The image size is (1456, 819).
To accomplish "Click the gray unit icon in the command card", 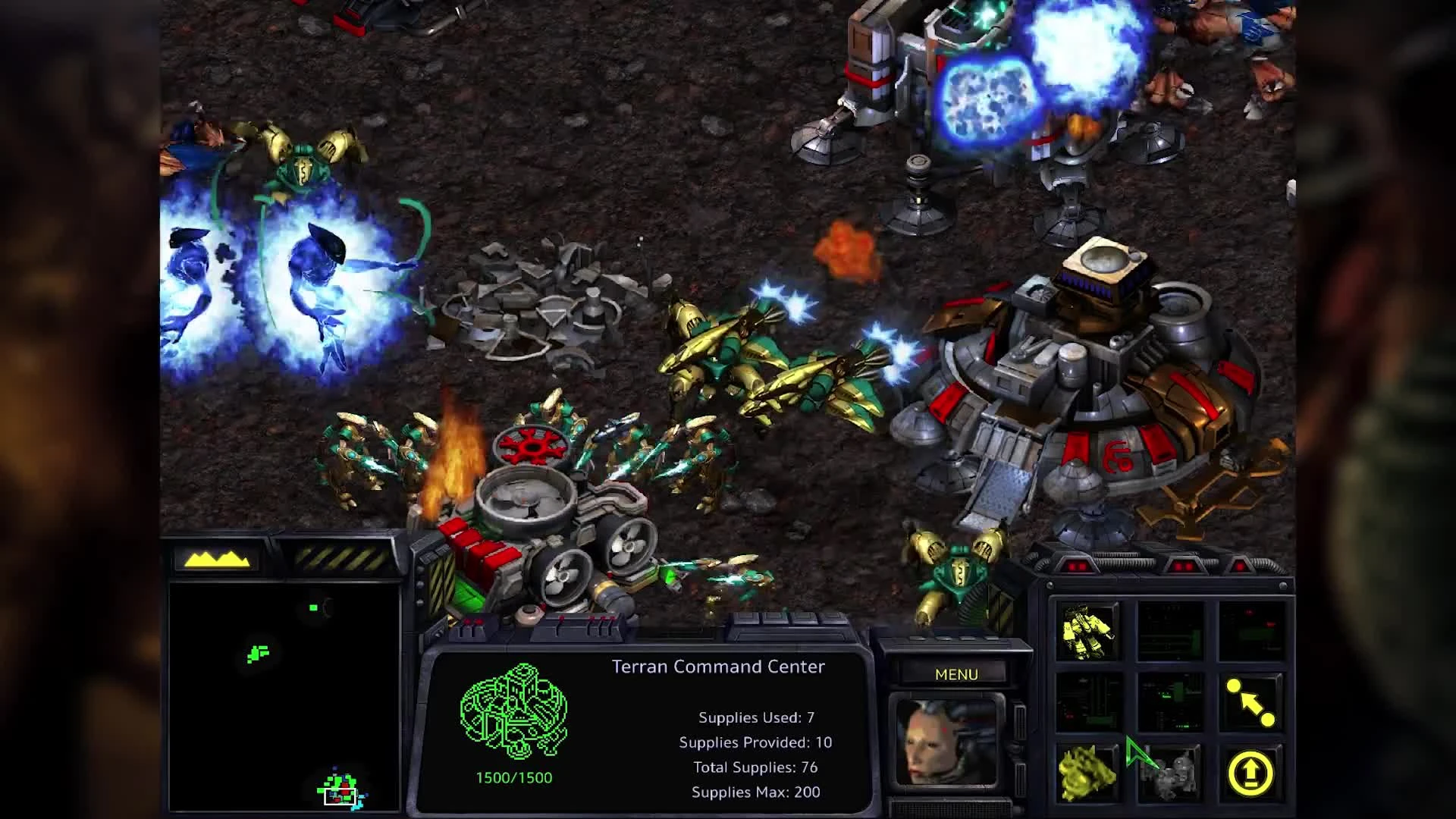I will (x=1170, y=772).
